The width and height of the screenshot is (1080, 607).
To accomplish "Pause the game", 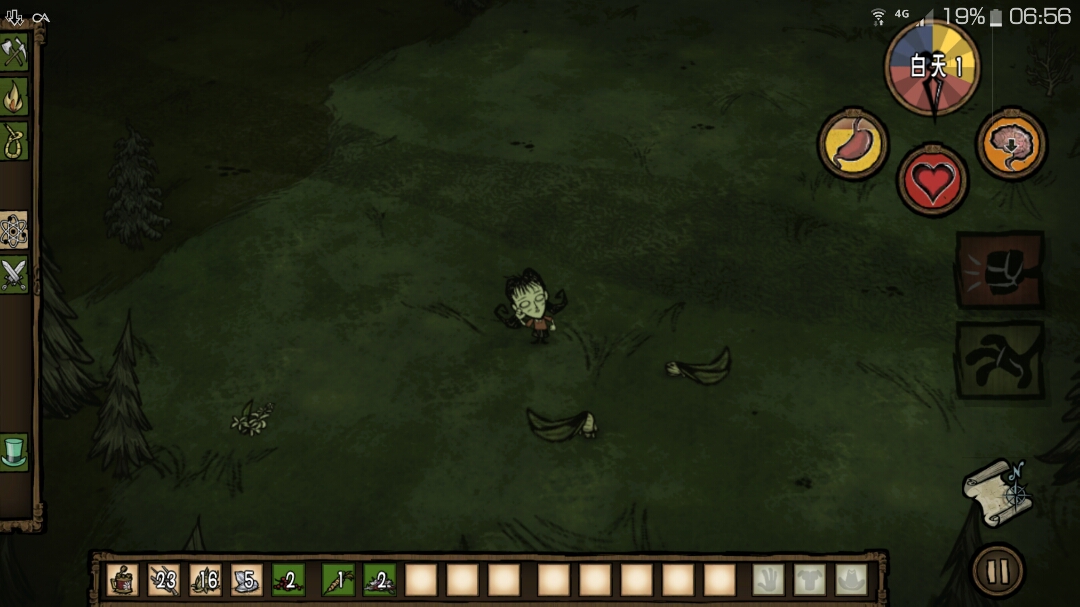I will click(998, 571).
